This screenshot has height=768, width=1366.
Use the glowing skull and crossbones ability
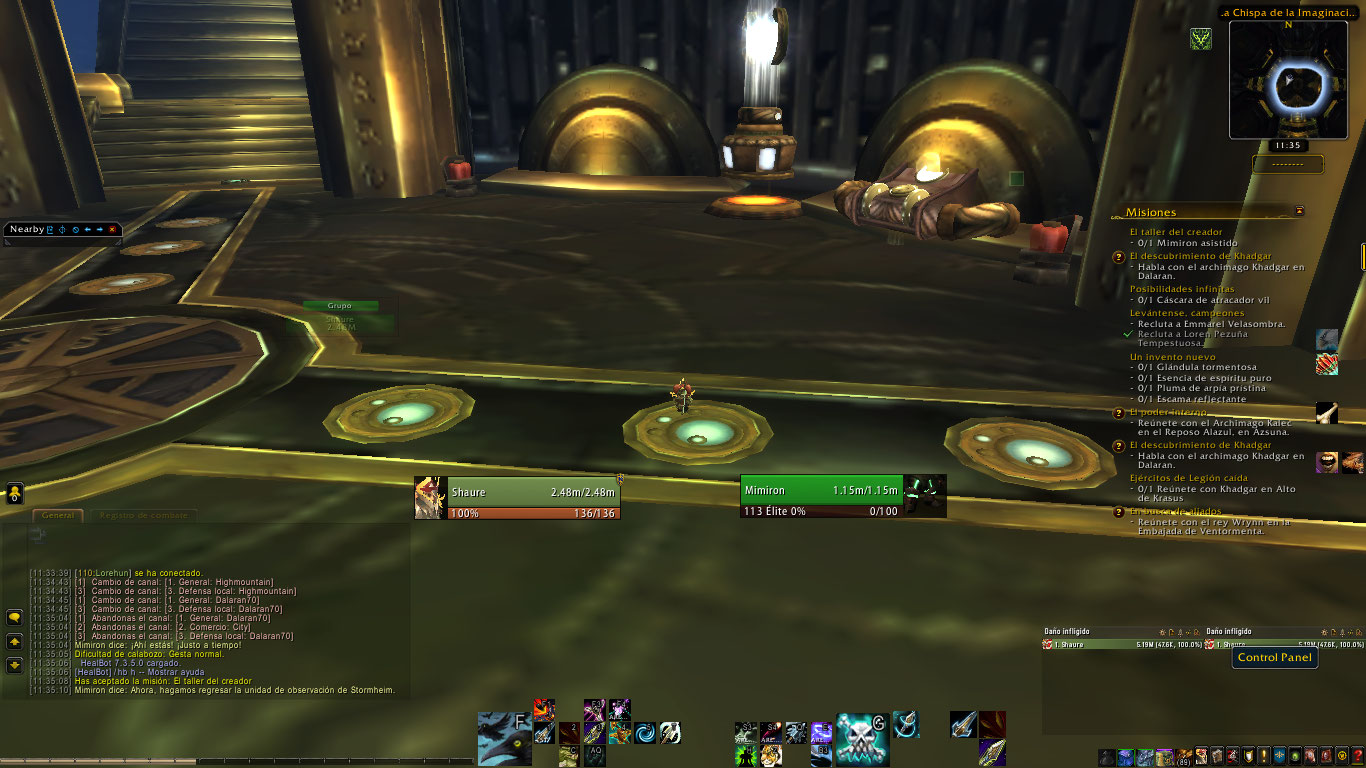tap(861, 738)
